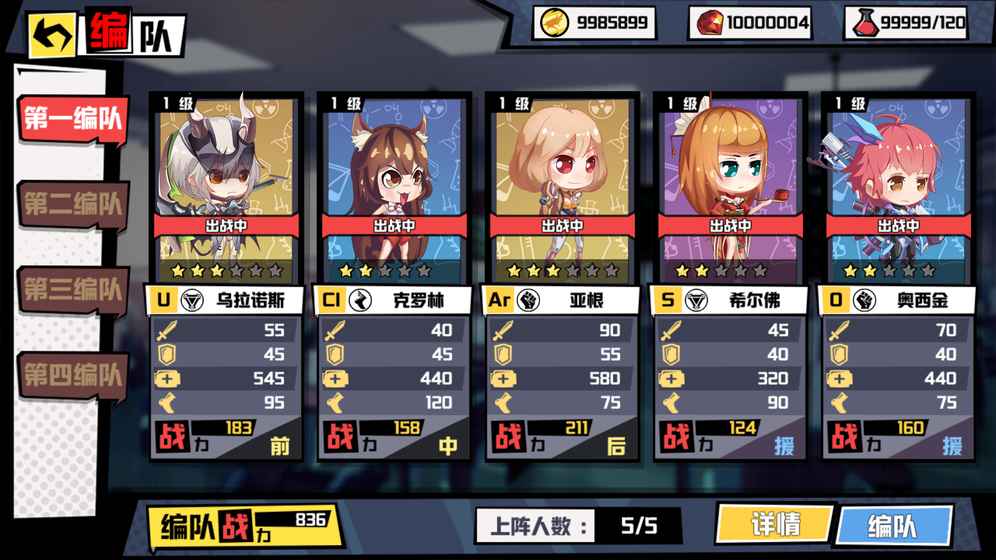Image resolution: width=996 pixels, height=560 pixels.
Task: Click the blue 编队 formation button
Action: (892, 526)
